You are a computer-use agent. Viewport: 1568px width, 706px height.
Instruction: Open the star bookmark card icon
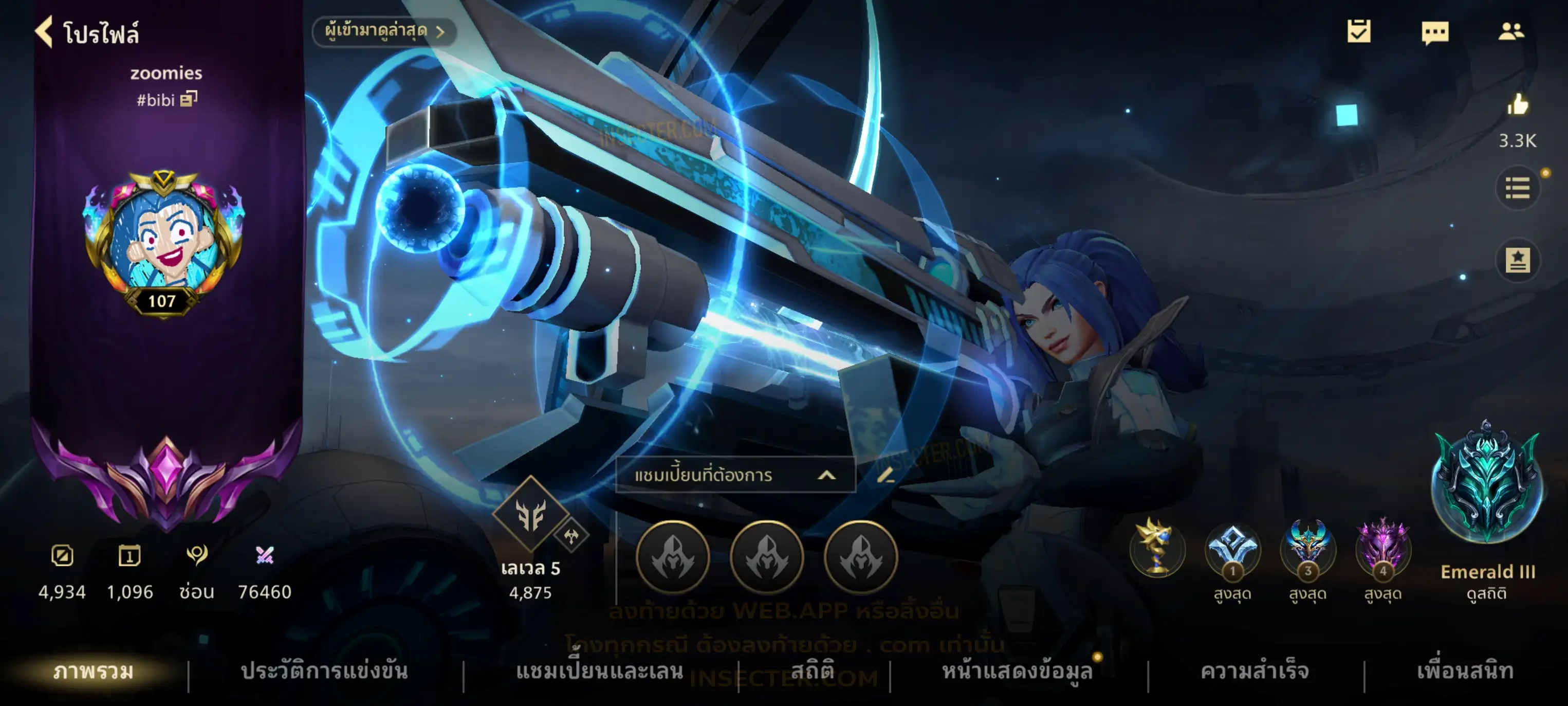1518,261
